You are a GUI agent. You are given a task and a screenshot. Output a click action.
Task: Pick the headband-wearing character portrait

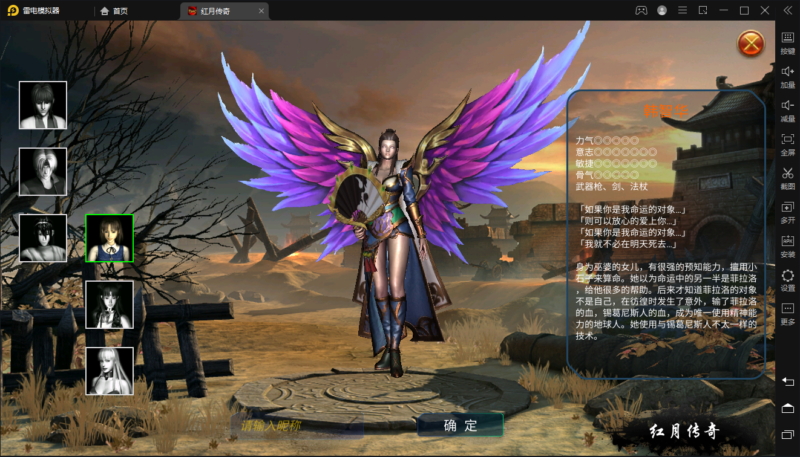[x=43, y=238]
